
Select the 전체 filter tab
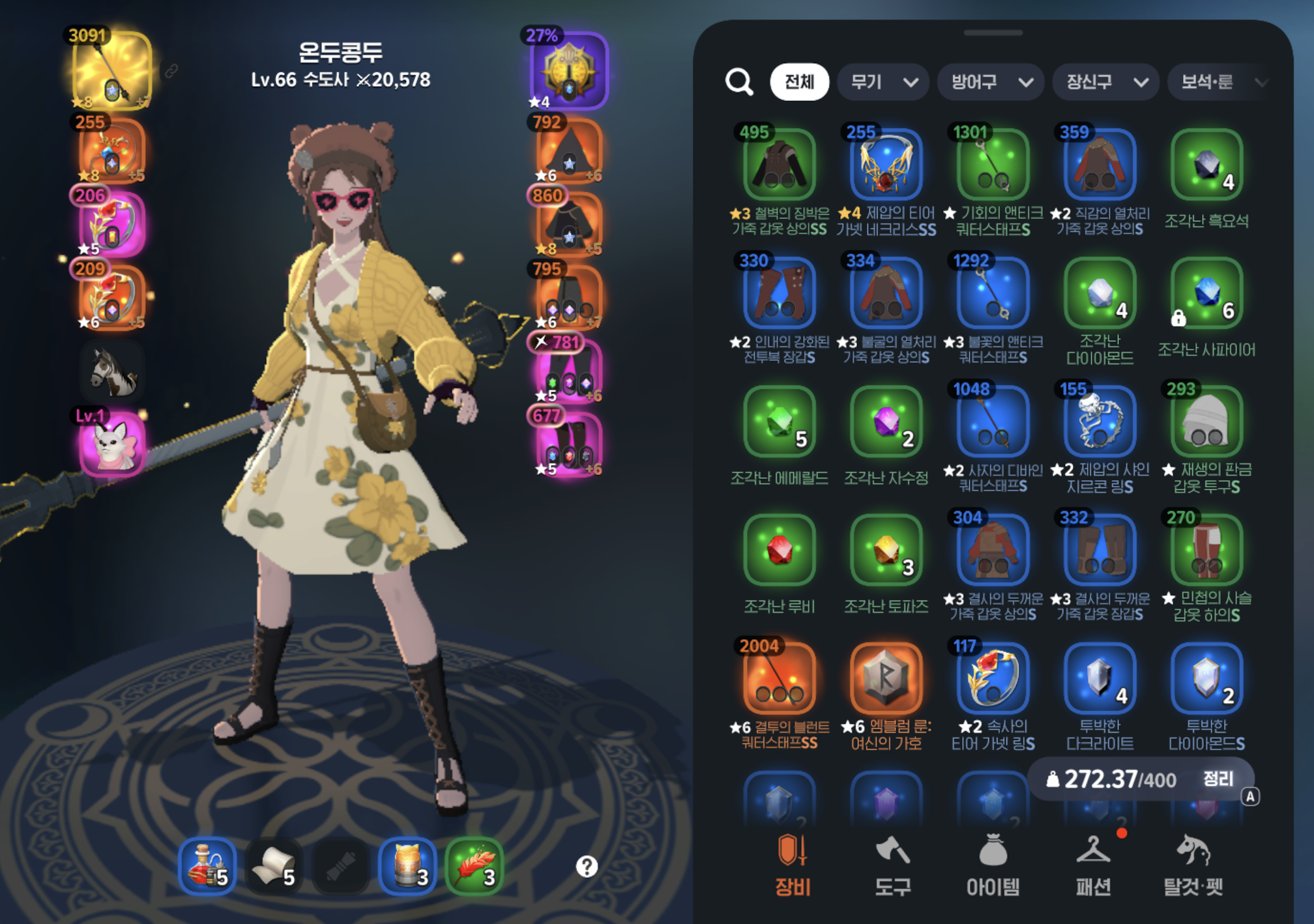pos(799,82)
